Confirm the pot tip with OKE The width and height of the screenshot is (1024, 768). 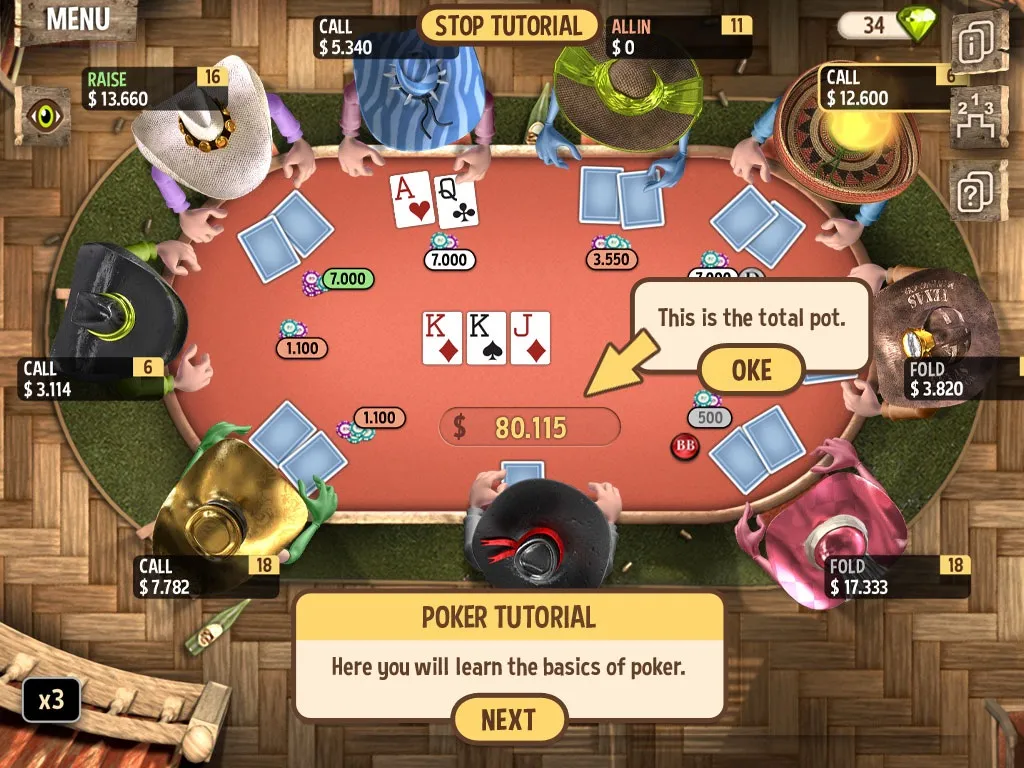point(751,369)
